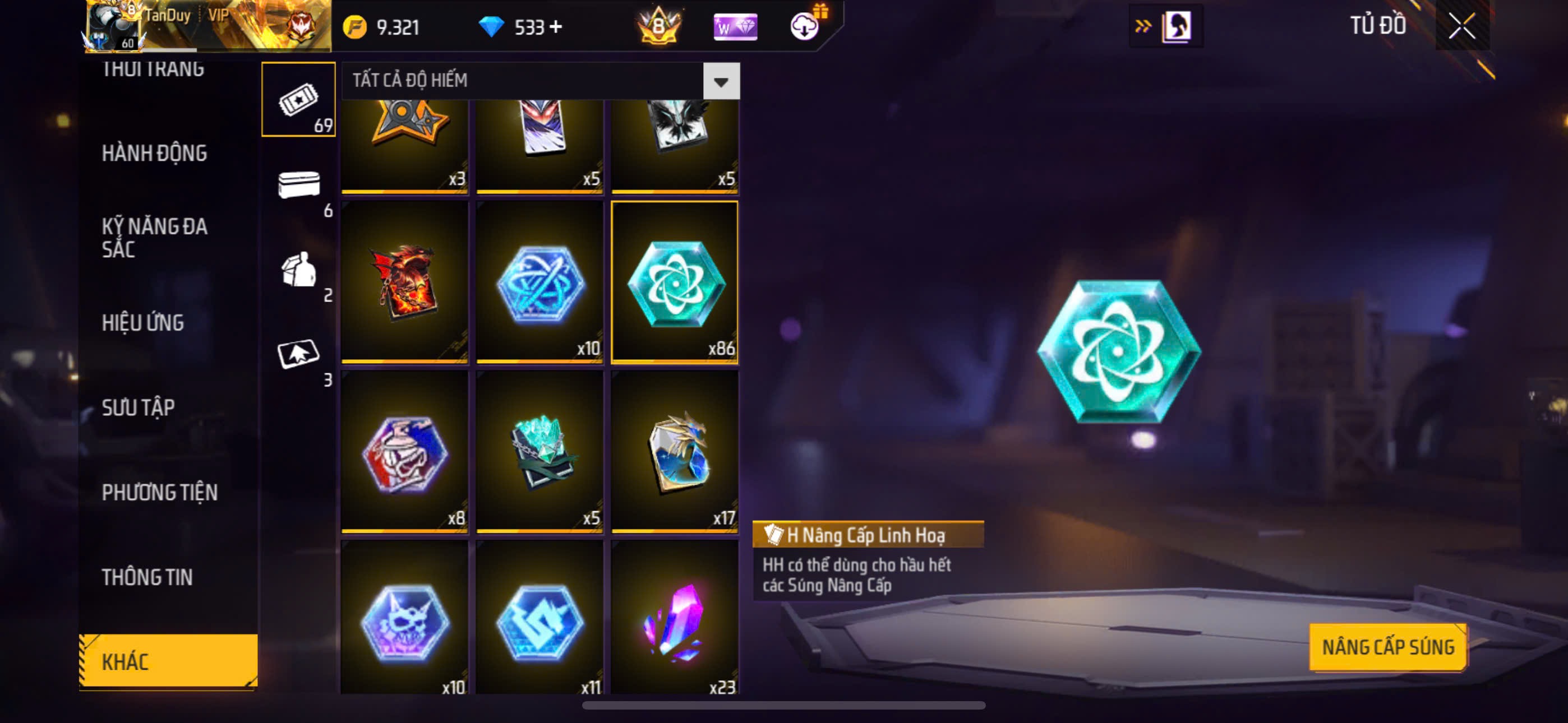Open the download cloud icon with gift

[x=805, y=26]
